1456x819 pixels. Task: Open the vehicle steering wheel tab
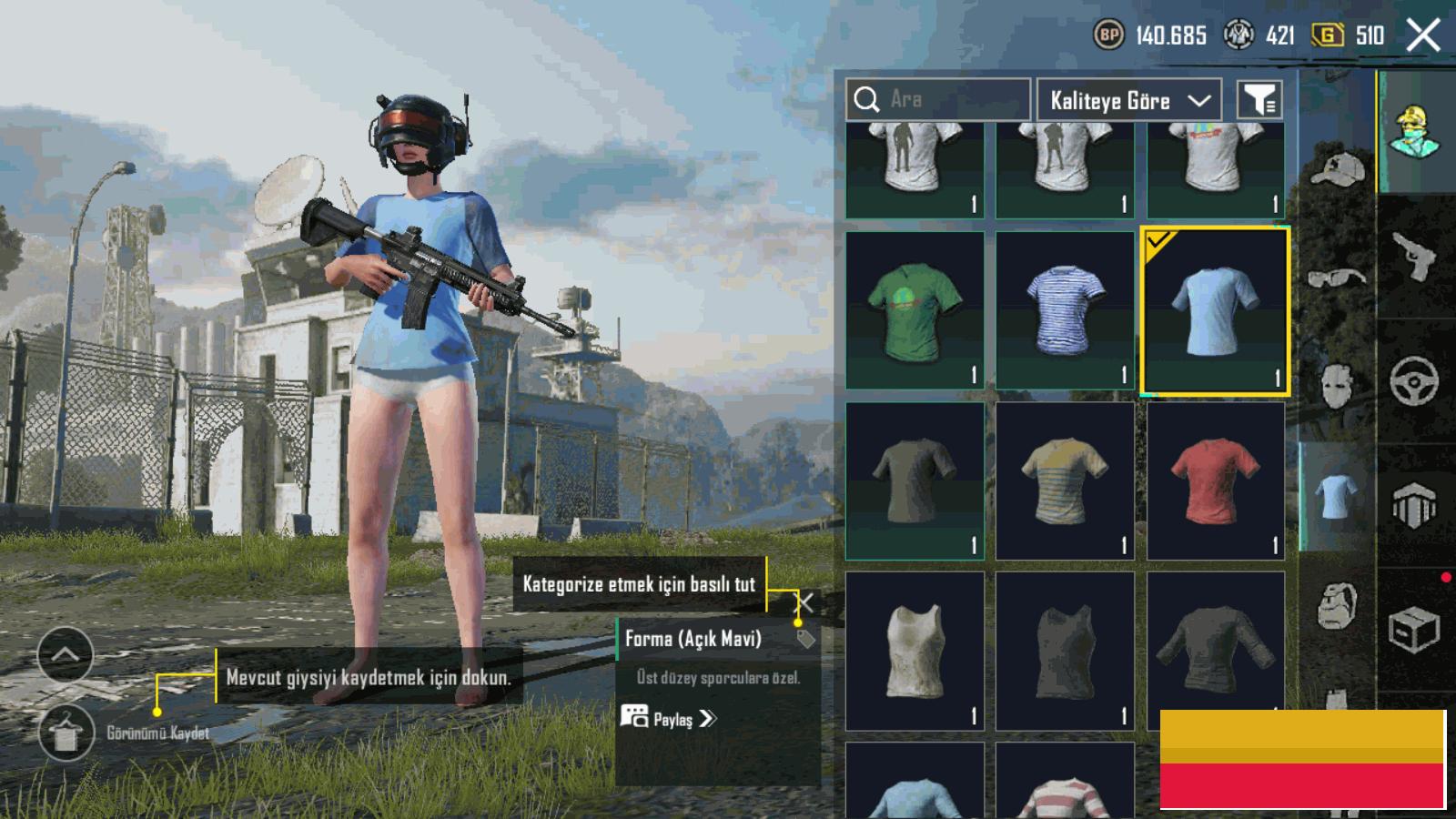click(x=1414, y=381)
